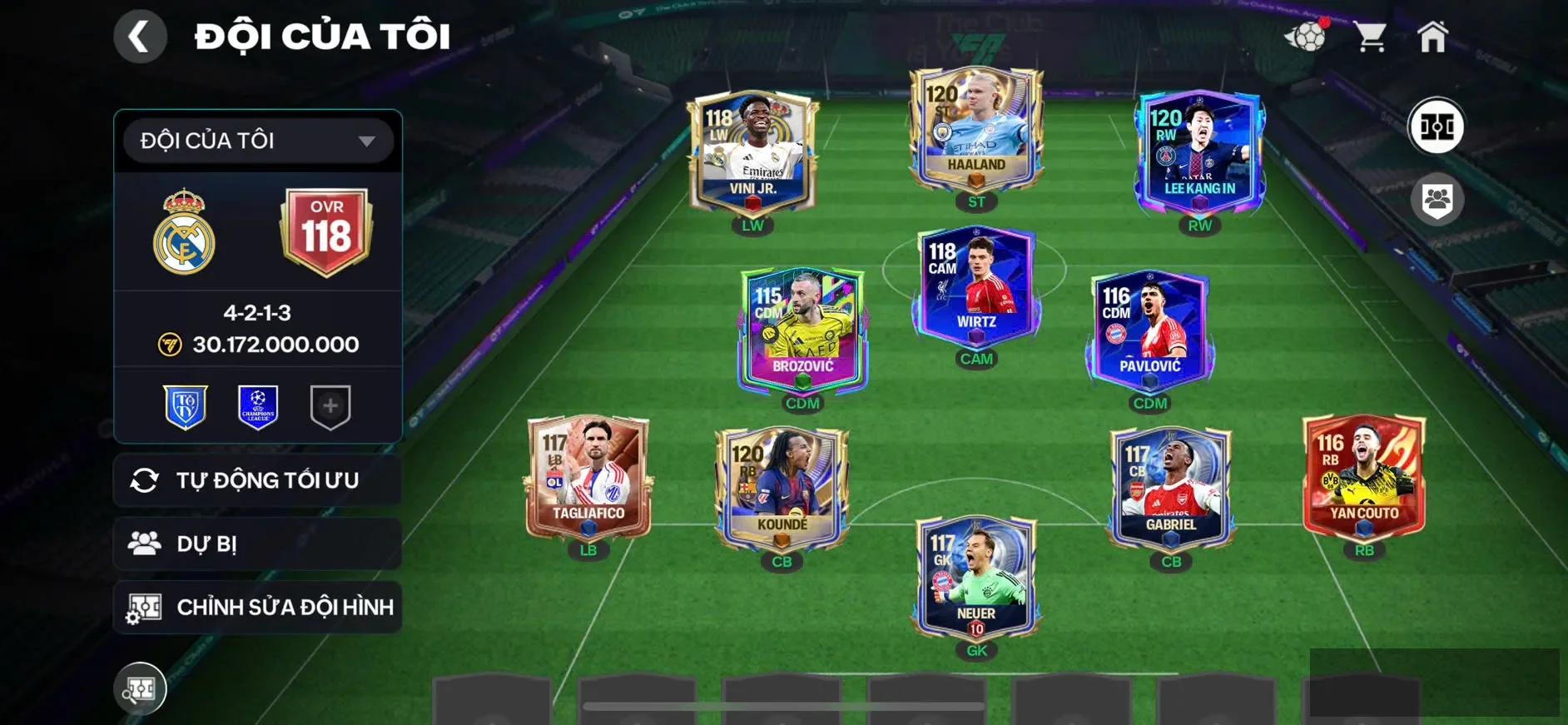The image size is (1568, 725).
Task: Open the DỰ BỊ panel
Action: (256, 544)
